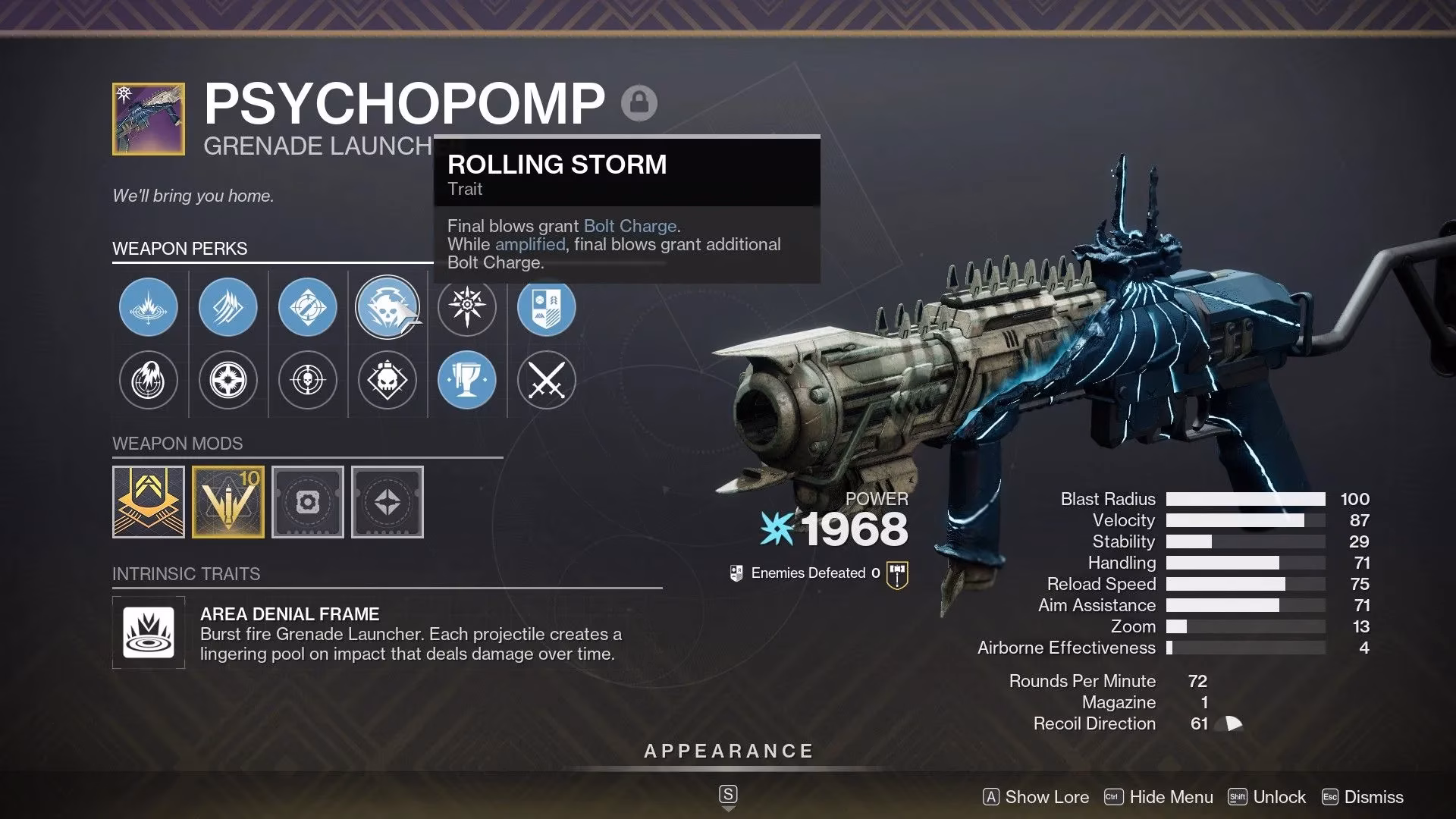1456x819 pixels.
Task: Choose the crossed swords perk
Action: [x=546, y=380]
